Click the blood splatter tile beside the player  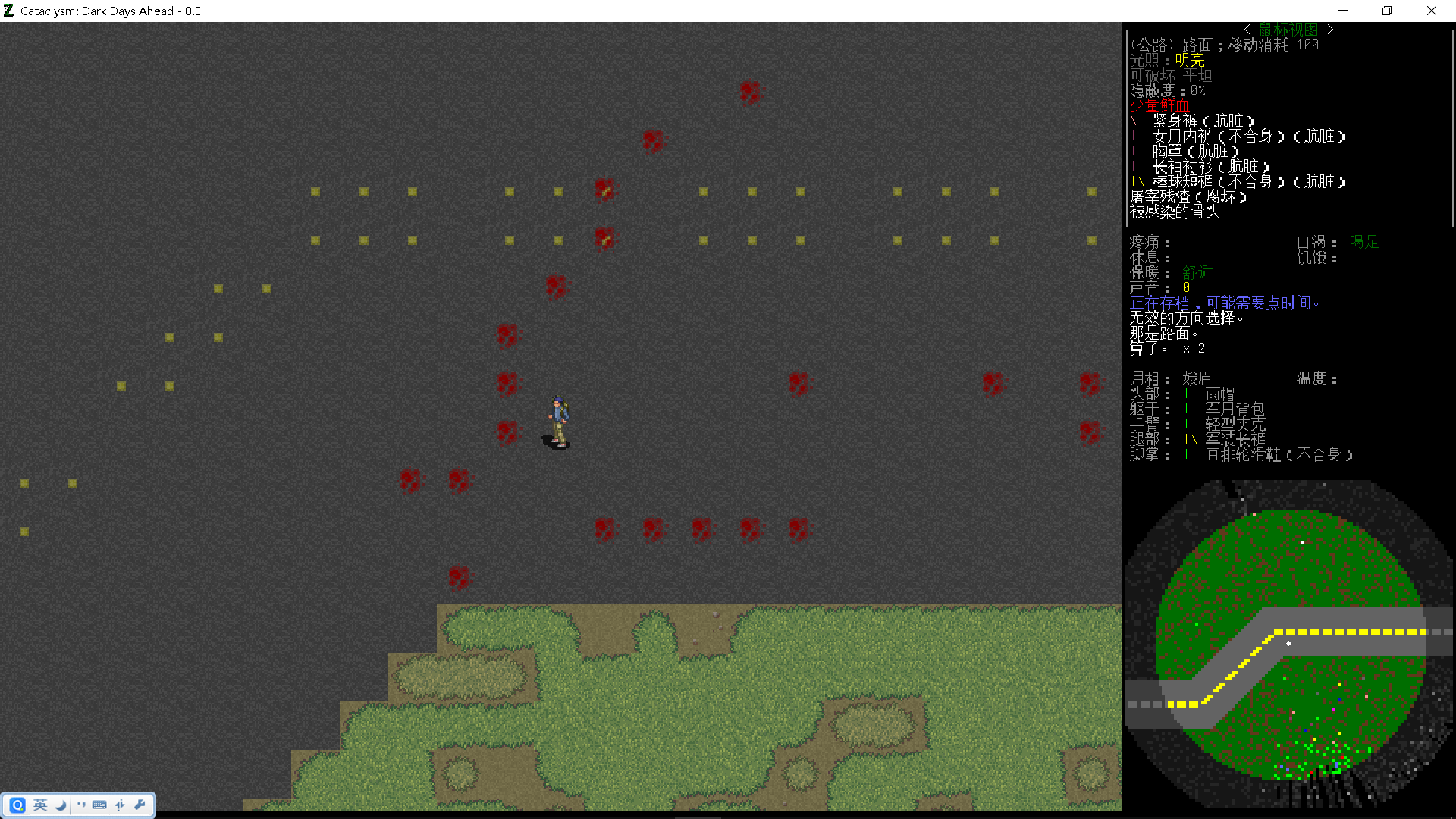(508, 432)
